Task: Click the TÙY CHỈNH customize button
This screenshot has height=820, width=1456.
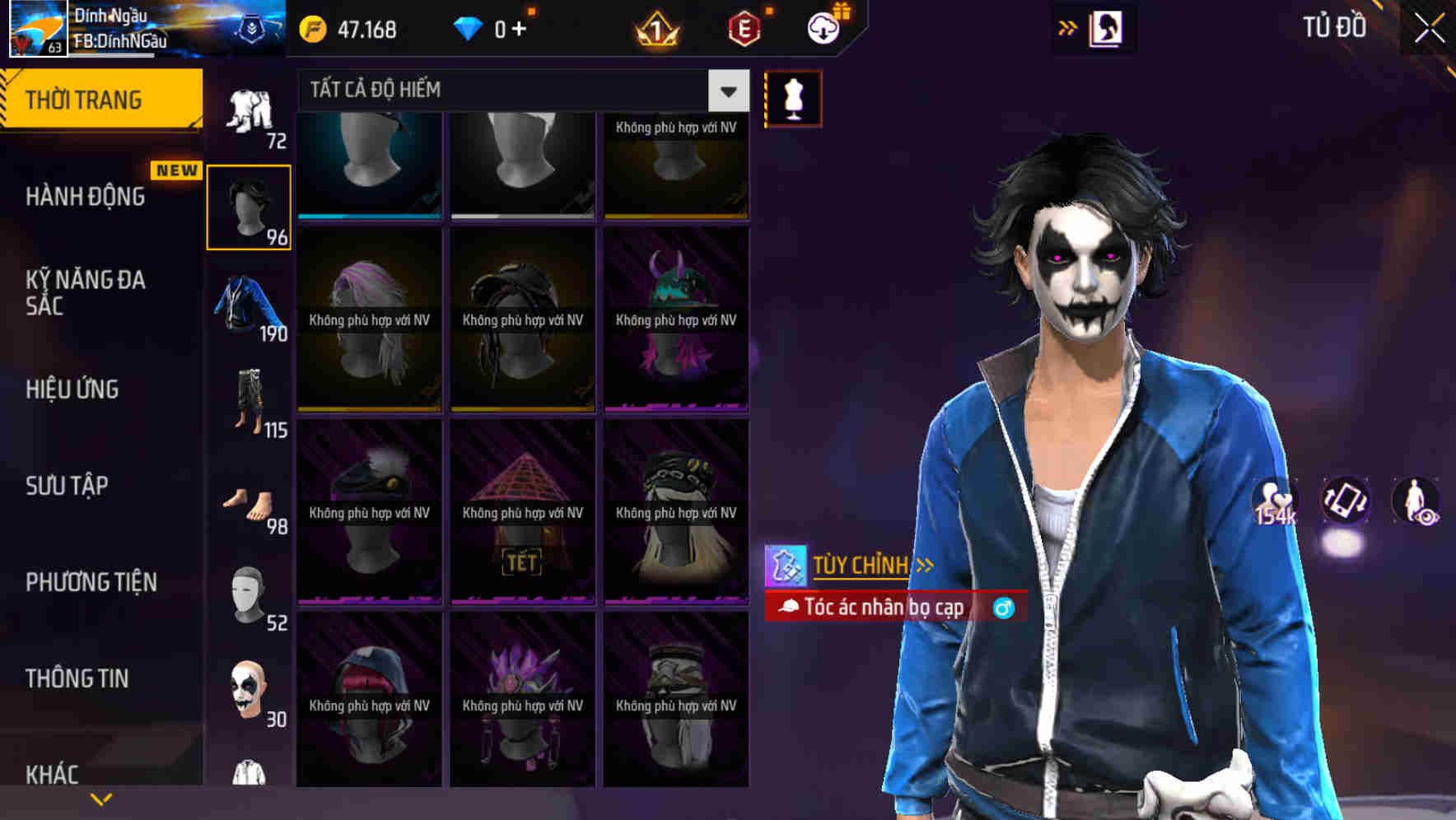Action: coord(862,565)
